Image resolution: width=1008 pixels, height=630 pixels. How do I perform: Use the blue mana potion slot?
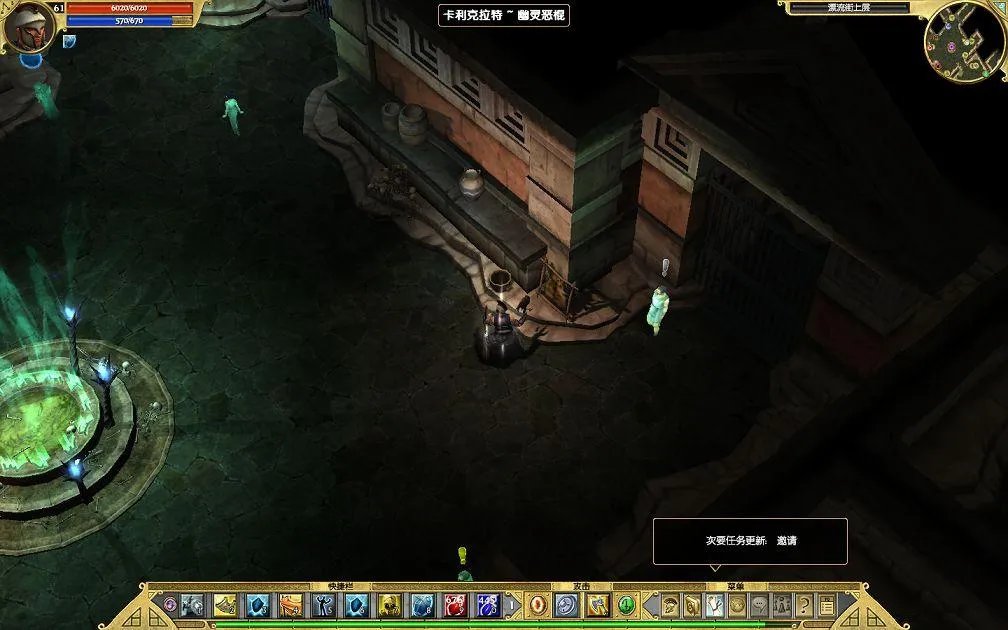coord(488,605)
